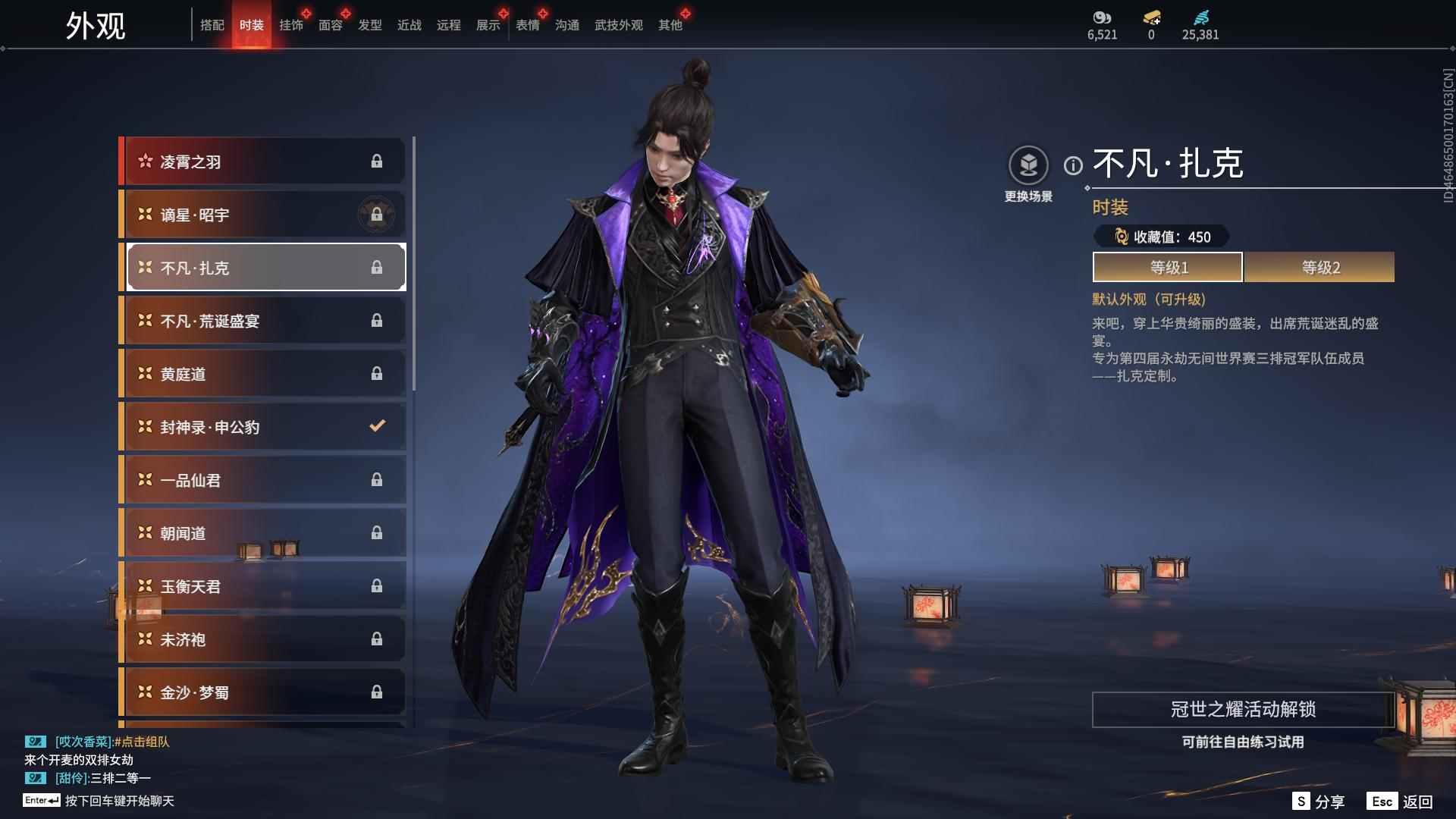The height and width of the screenshot is (819, 1456).
Task: Click the 更换场景 change scene icon
Action: point(1028,165)
